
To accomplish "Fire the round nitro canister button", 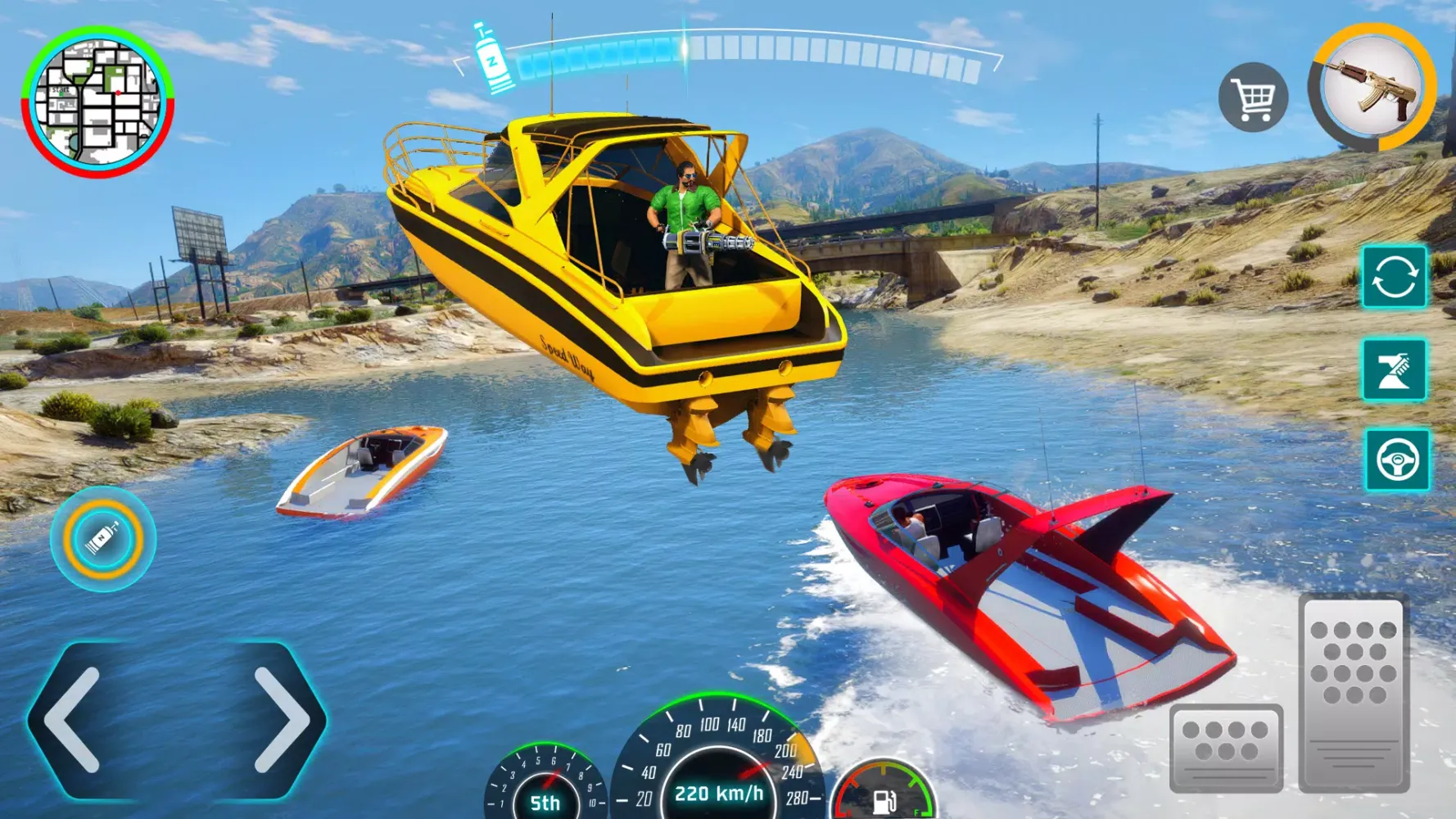I will (x=103, y=539).
